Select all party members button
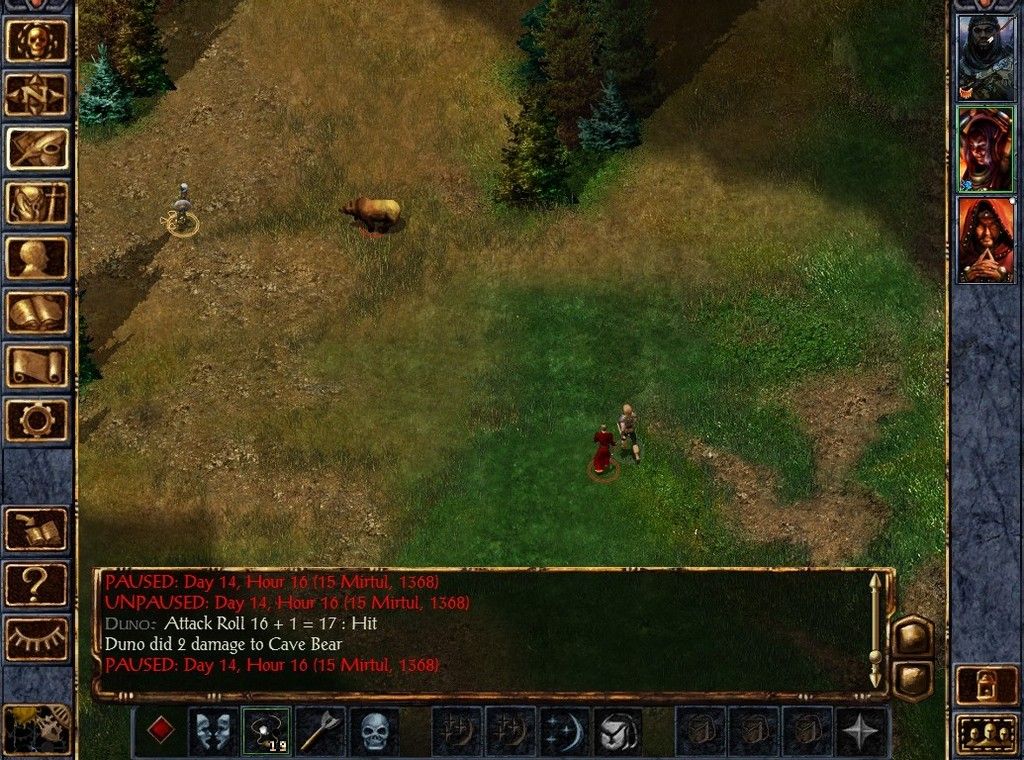Screen dimensions: 1024x760 point(986,733)
